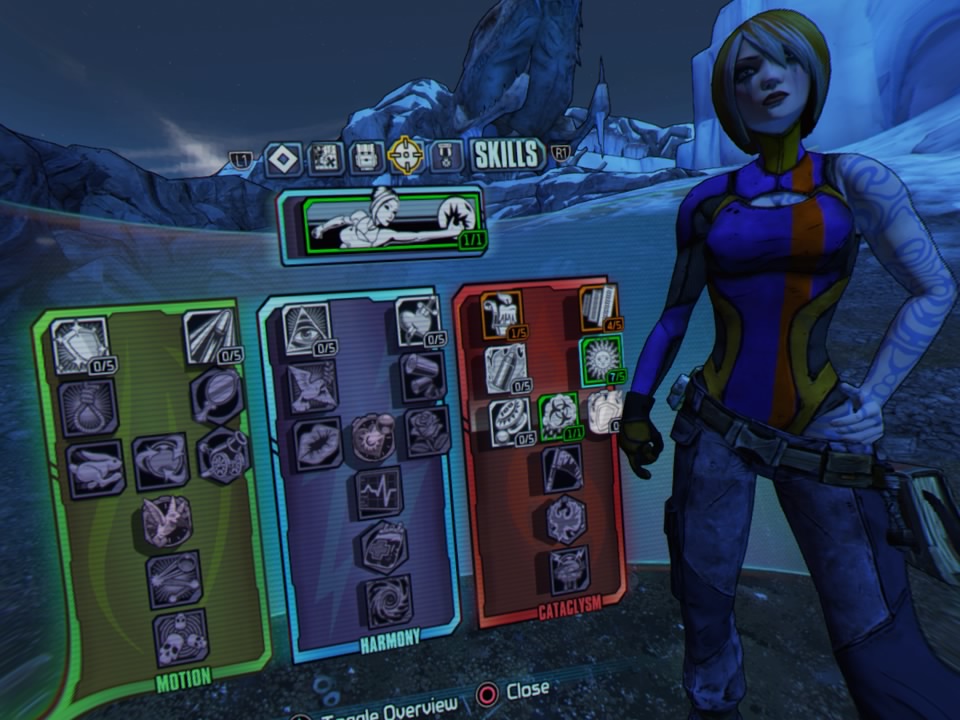
Task: Choose the Cloud Kill biohazard skill
Action: [560, 416]
